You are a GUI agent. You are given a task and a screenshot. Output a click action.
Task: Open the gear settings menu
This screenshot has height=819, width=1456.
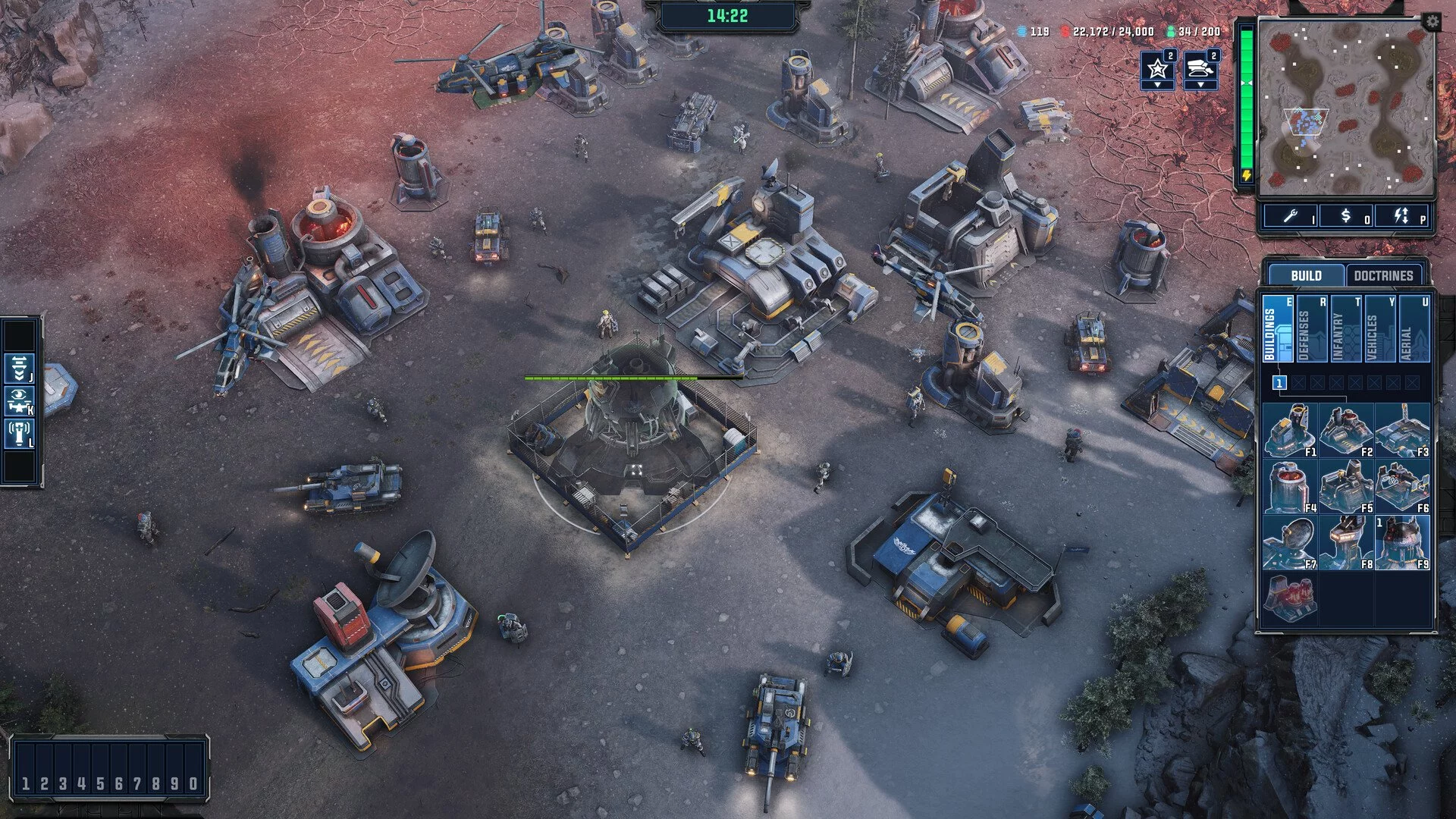(x=1432, y=22)
